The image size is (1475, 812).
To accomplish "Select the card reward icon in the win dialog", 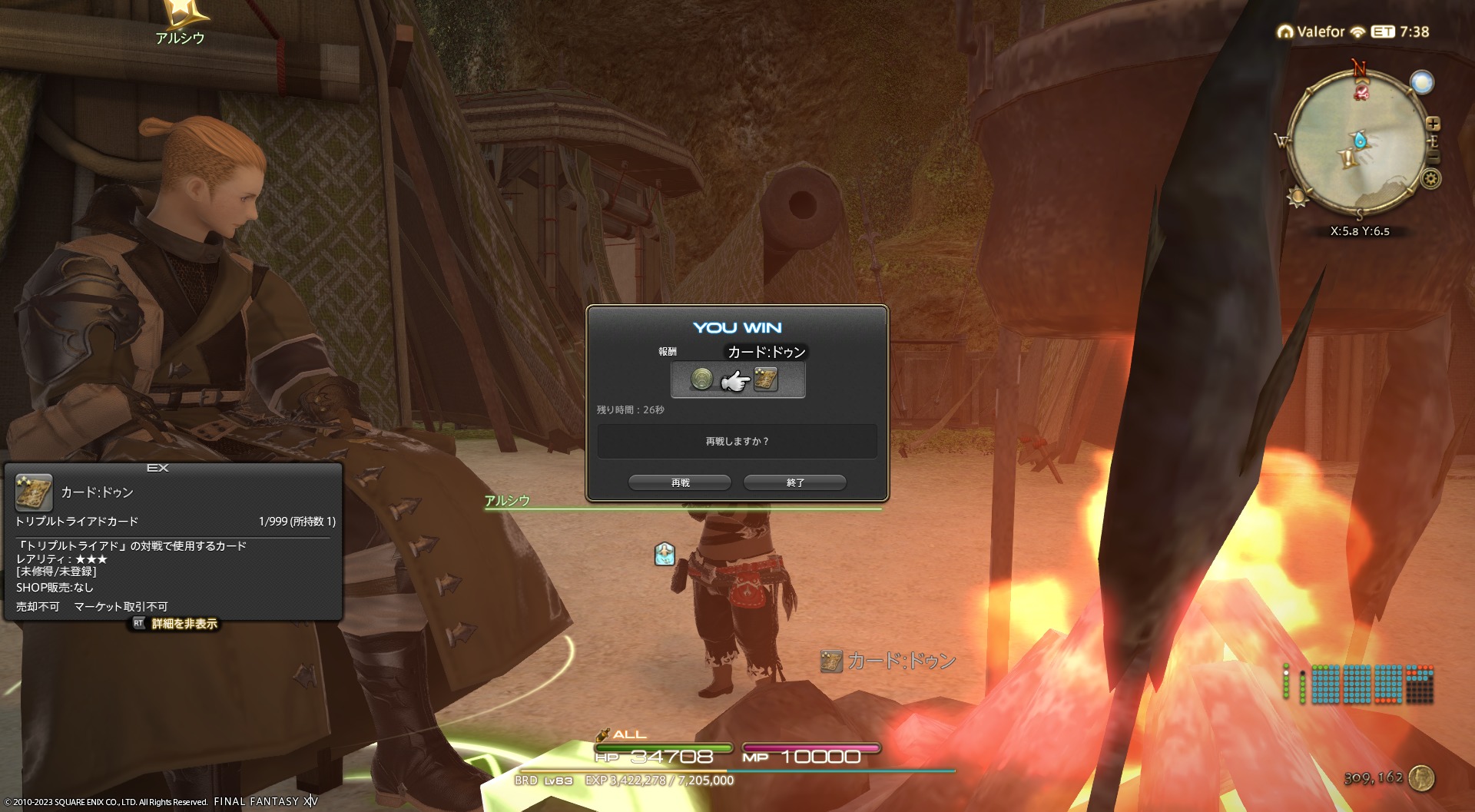I will click(766, 379).
